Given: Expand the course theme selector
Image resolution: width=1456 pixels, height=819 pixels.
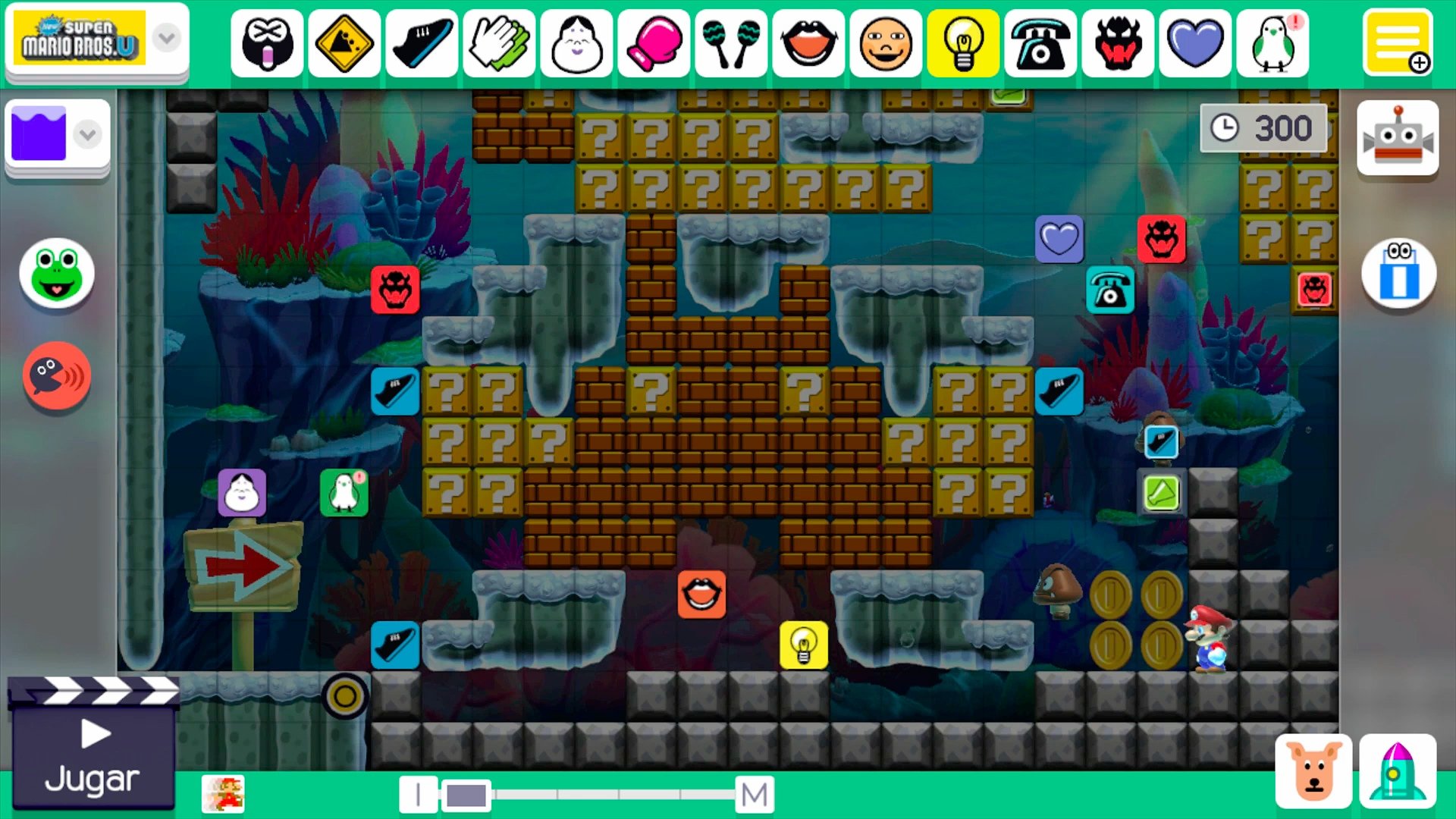Looking at the screenshot, I should pos(86,134).
